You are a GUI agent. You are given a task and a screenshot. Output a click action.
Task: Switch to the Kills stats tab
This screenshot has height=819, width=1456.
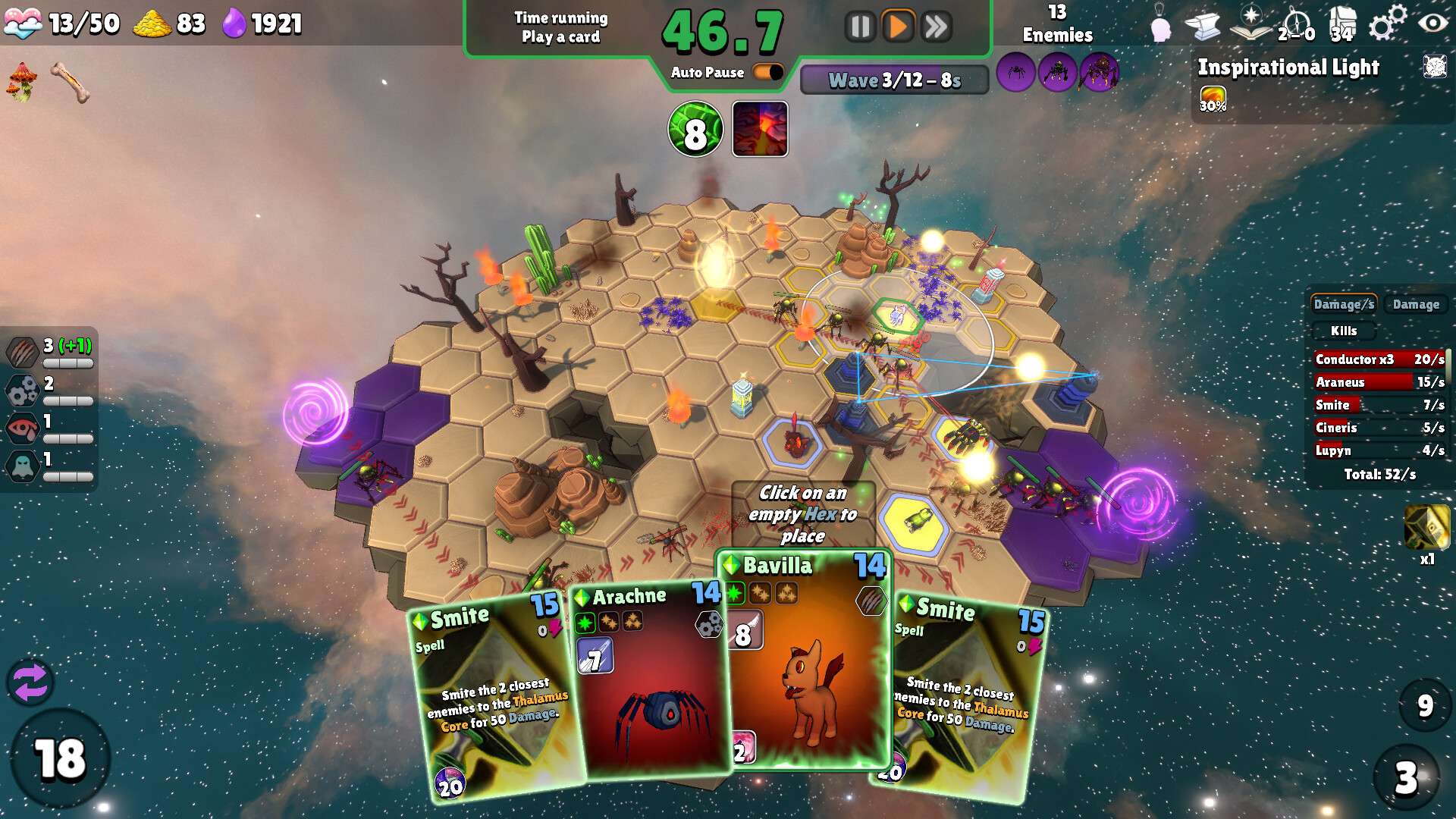click(x=1343, y=331)
